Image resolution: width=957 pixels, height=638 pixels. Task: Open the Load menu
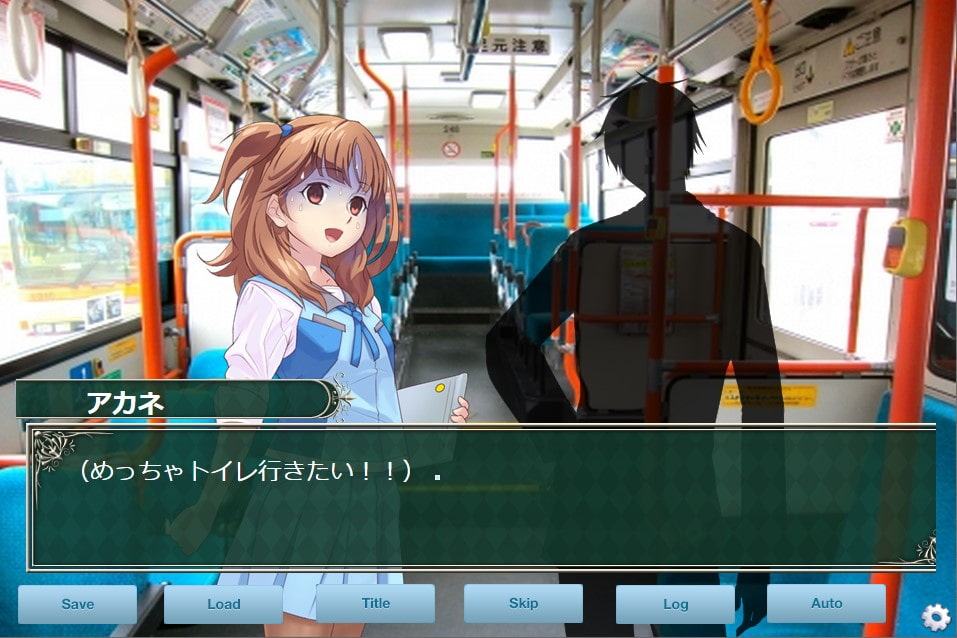[223, 604]
